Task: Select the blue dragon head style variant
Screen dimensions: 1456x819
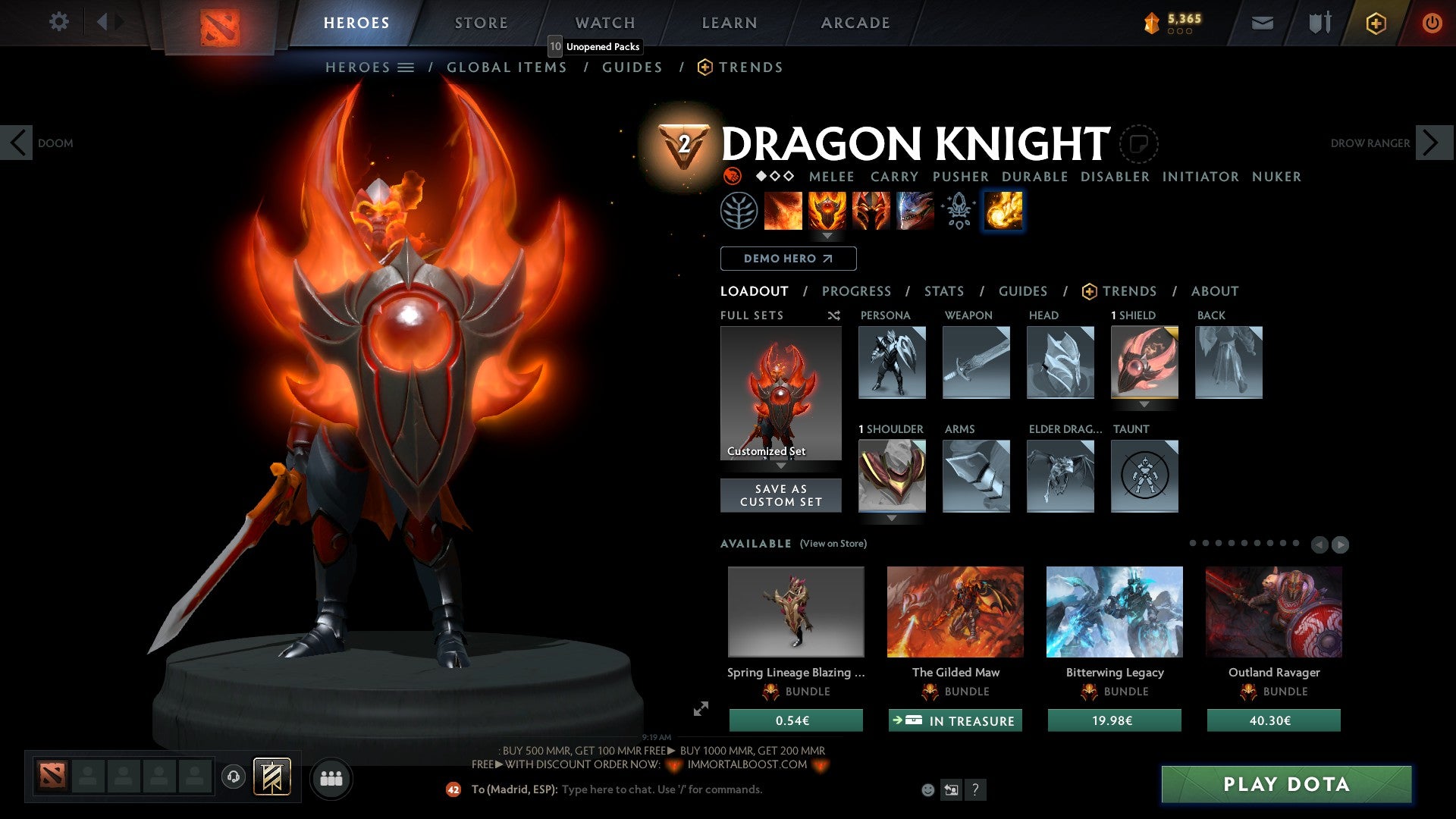Action: pyautogui.click(x=914, y=211)
